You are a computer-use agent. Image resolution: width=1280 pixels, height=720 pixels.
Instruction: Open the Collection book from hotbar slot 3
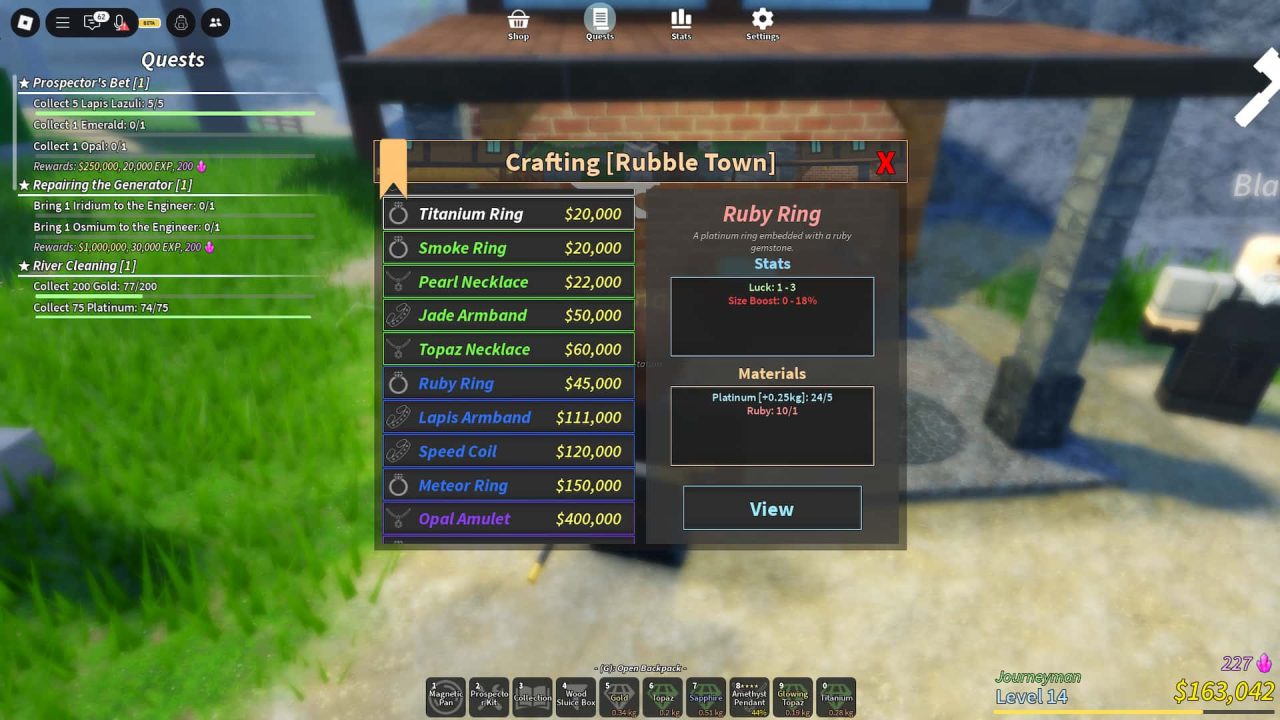point(533,696)
